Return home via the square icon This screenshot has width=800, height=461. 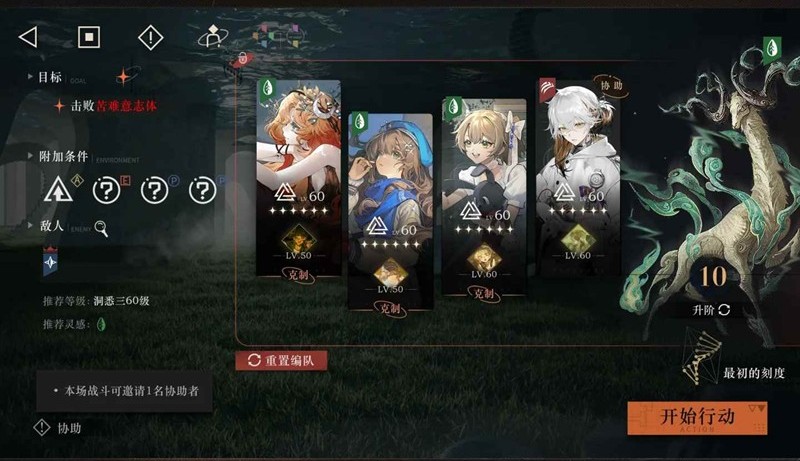coord(89,37)
